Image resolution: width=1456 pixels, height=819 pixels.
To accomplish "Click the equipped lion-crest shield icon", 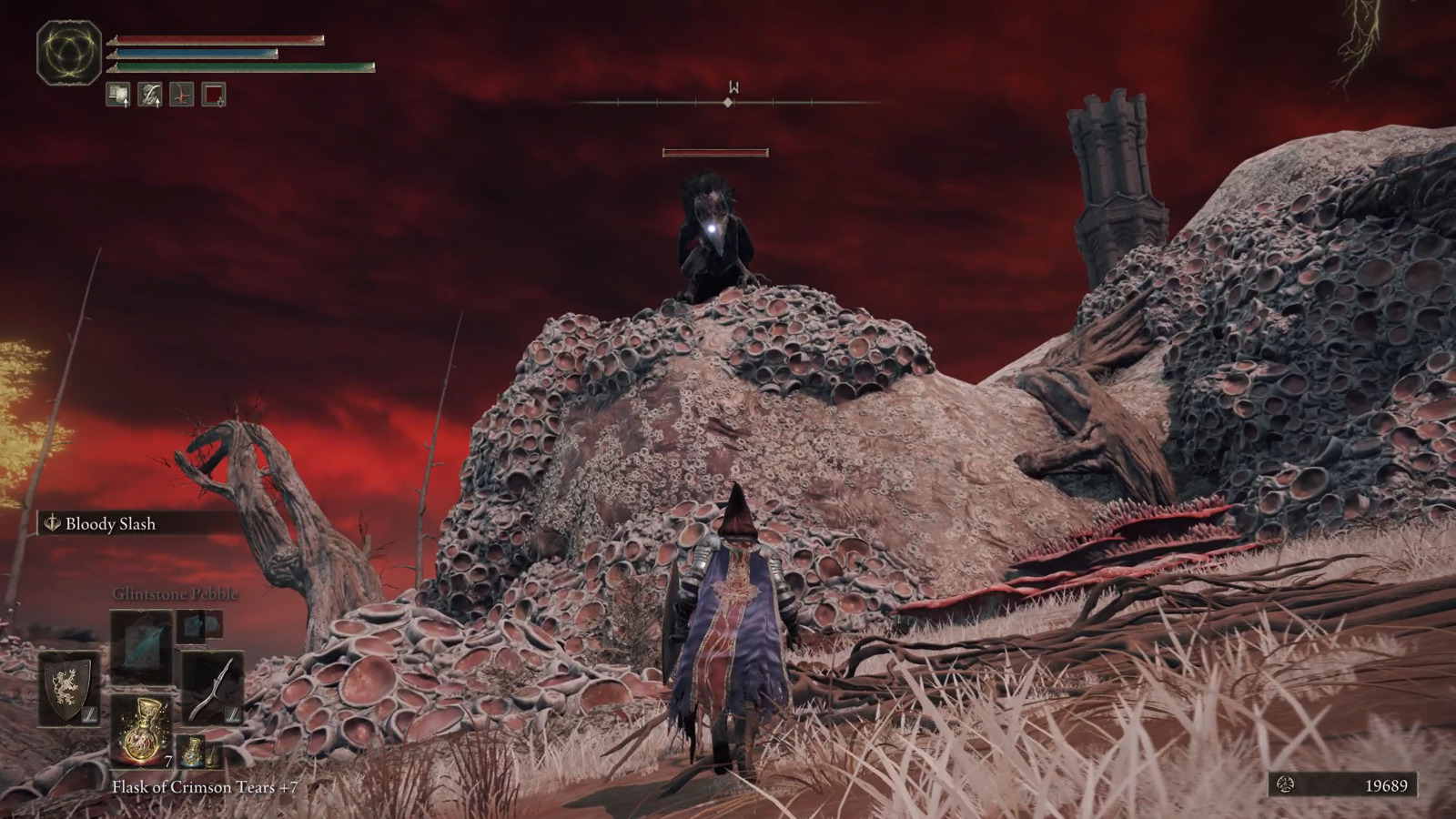I will (67, 690).
